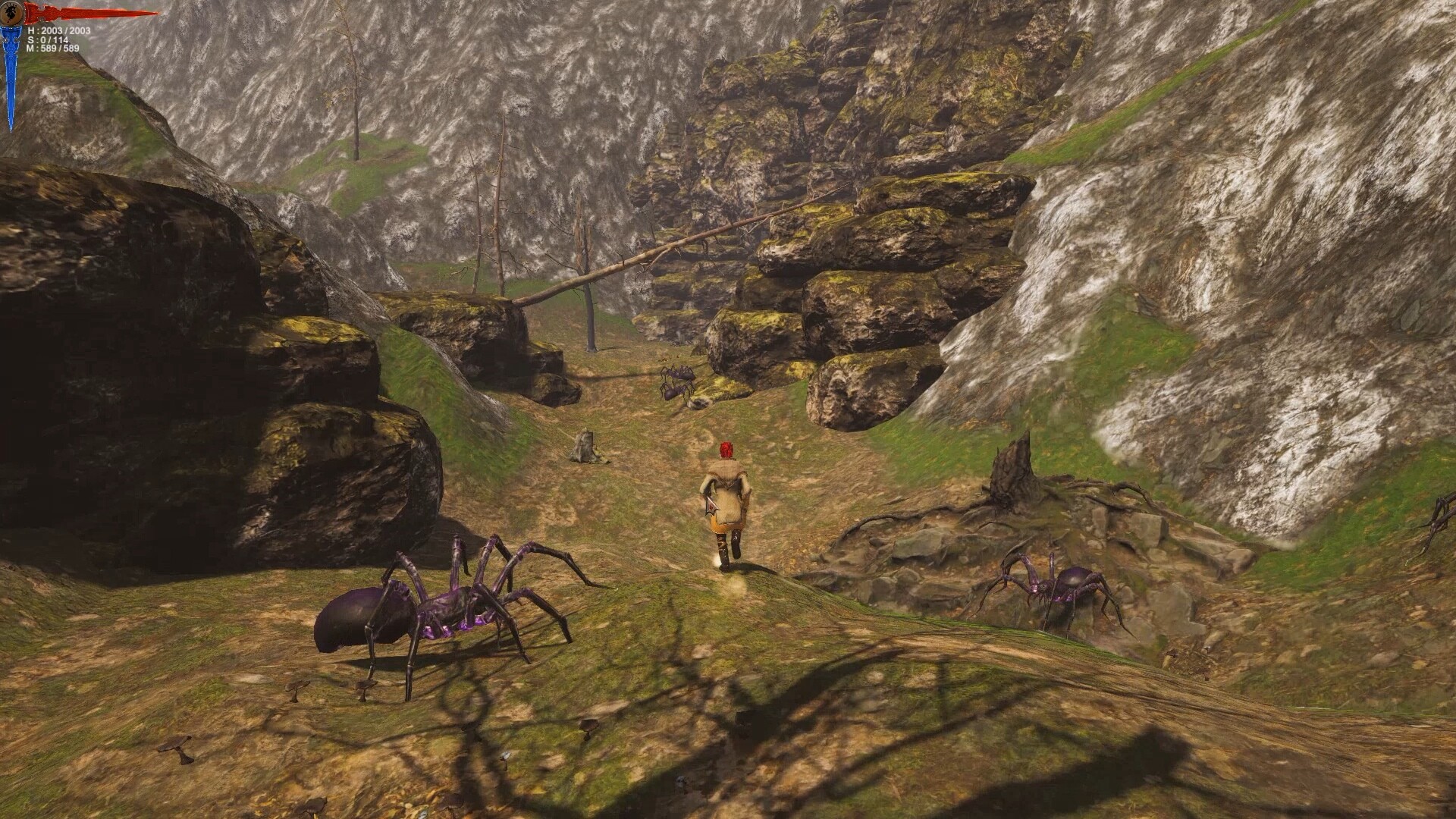Click the skull medallion emblem in top-left

pyautogui.click(x=11, y=13)
